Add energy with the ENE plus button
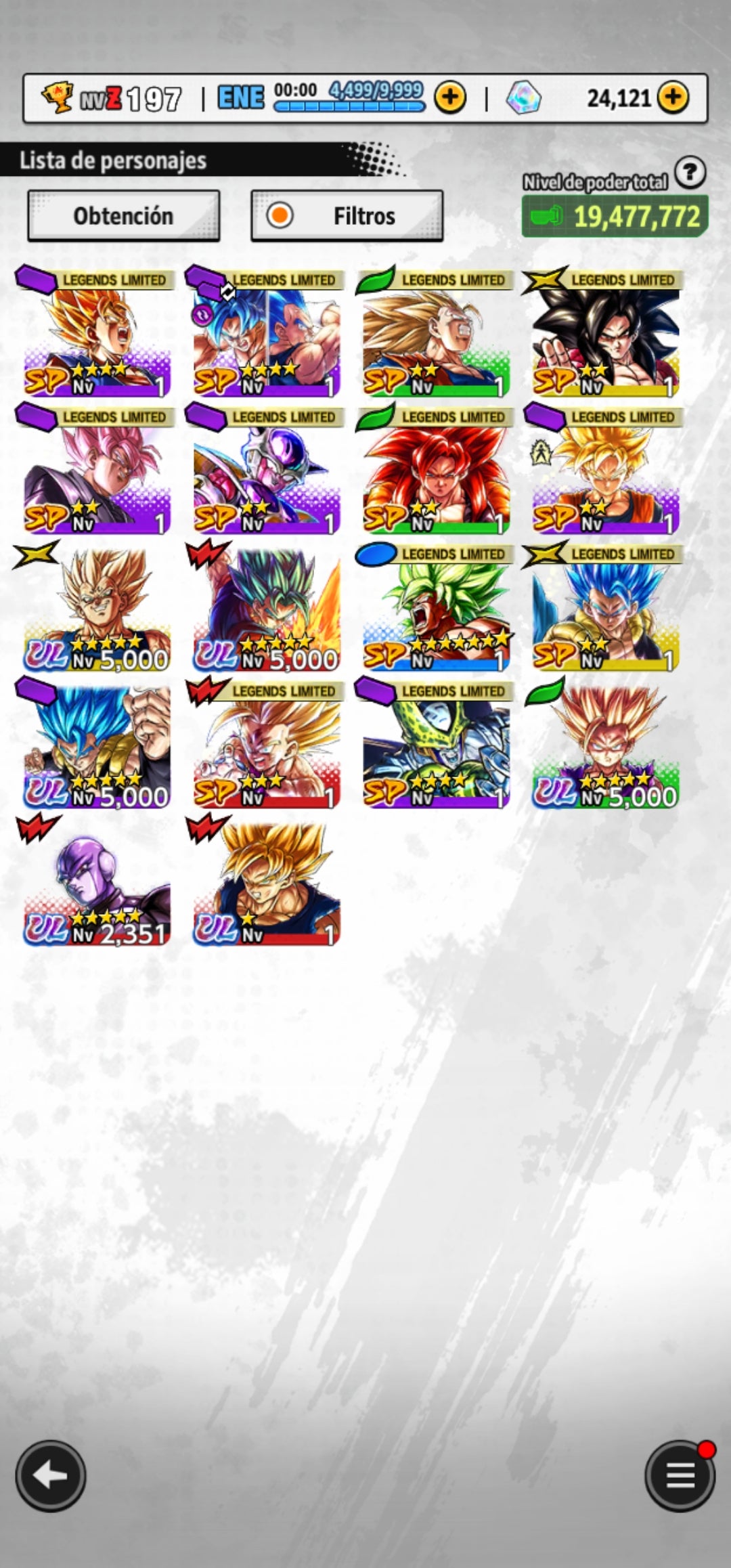 (450, 98)
